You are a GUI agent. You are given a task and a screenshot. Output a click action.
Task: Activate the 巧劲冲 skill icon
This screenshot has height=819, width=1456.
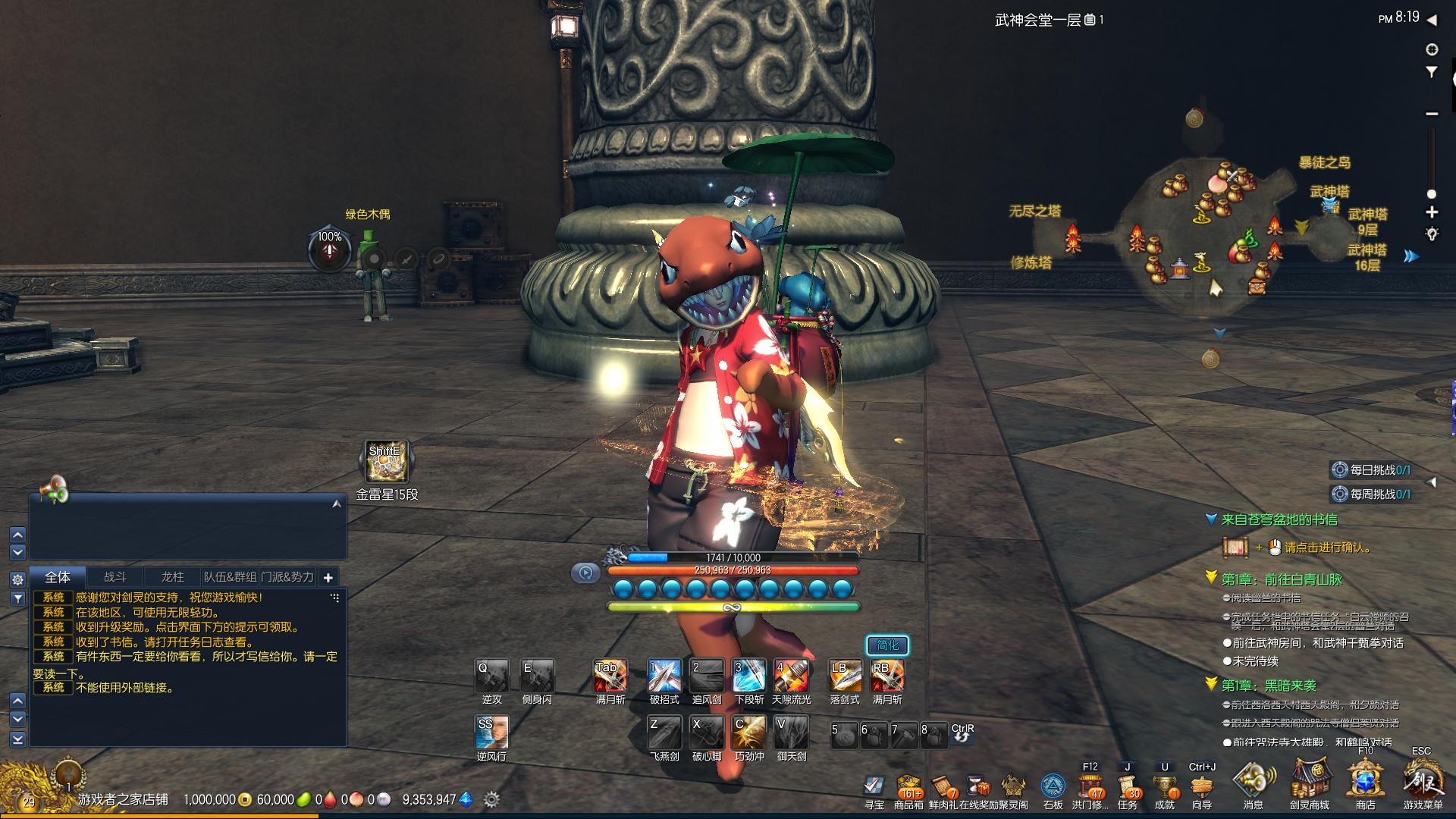tap(749, 733)
